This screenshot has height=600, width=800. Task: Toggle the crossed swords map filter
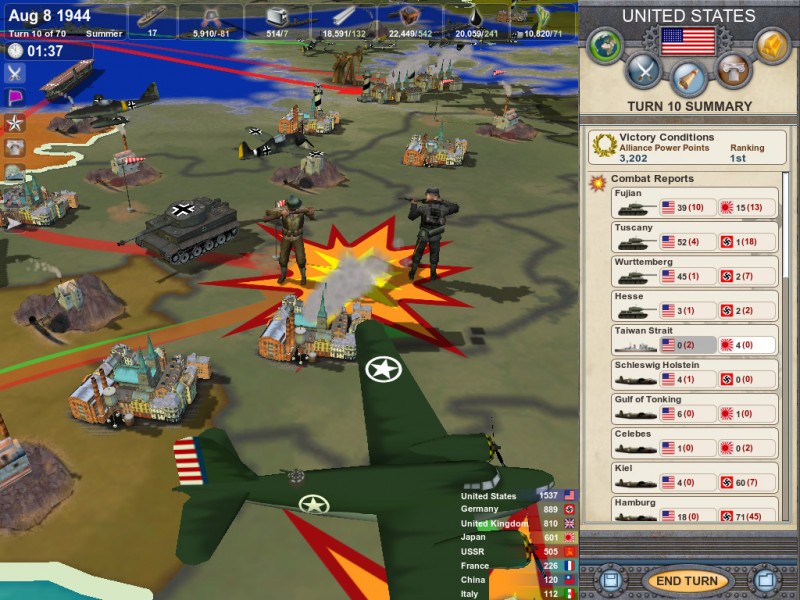coord(15,72)
